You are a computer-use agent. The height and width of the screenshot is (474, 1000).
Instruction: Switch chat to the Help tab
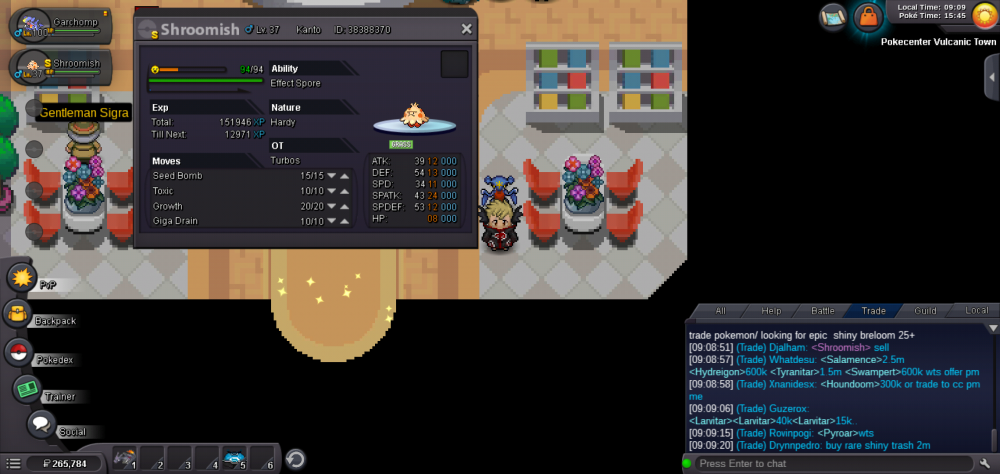pyautogui.click(x=771, y=310)
